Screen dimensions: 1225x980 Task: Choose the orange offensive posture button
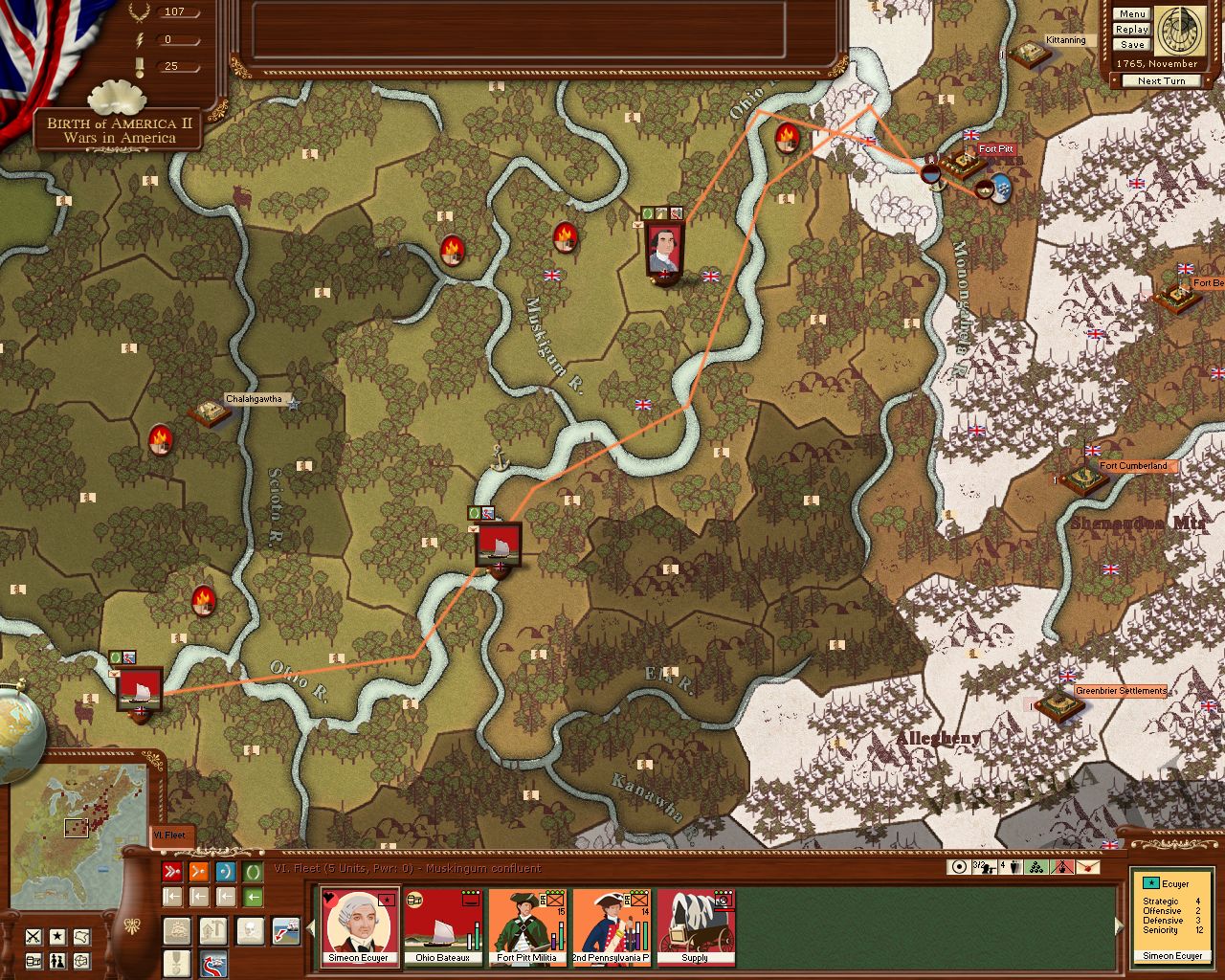coord(199,872)
